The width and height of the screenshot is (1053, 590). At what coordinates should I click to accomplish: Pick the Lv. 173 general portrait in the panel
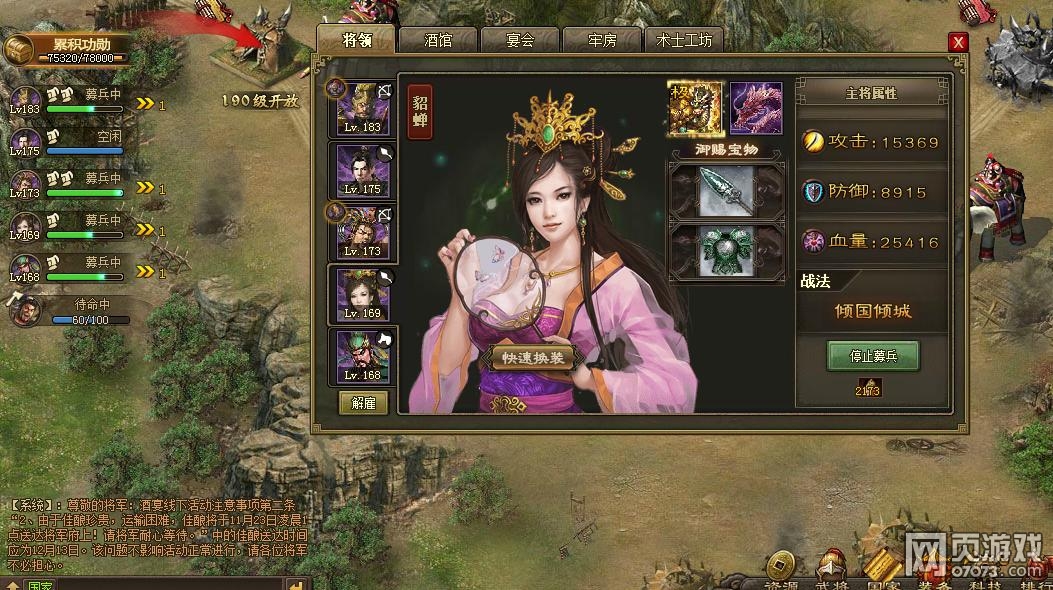(362, 232)
